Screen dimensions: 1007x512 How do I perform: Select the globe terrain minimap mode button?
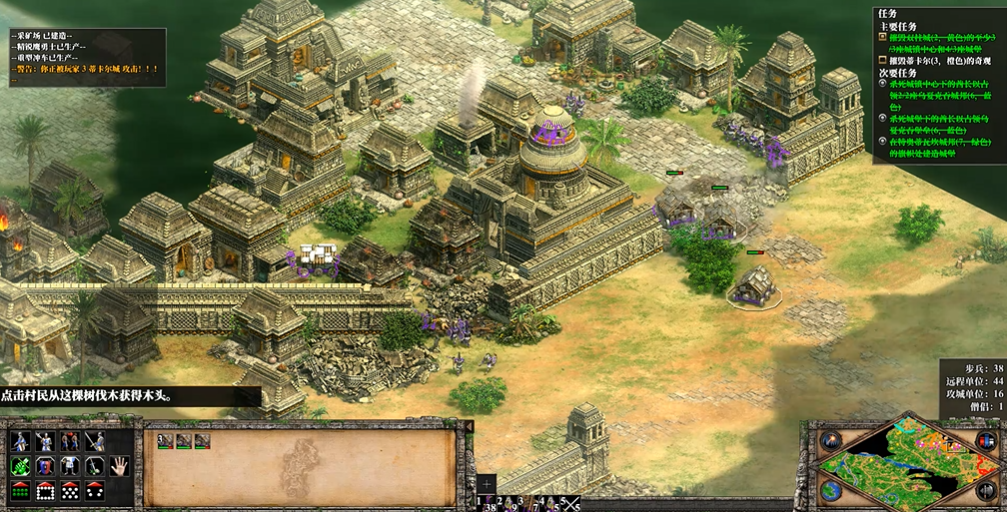click(x=830, y=491)
